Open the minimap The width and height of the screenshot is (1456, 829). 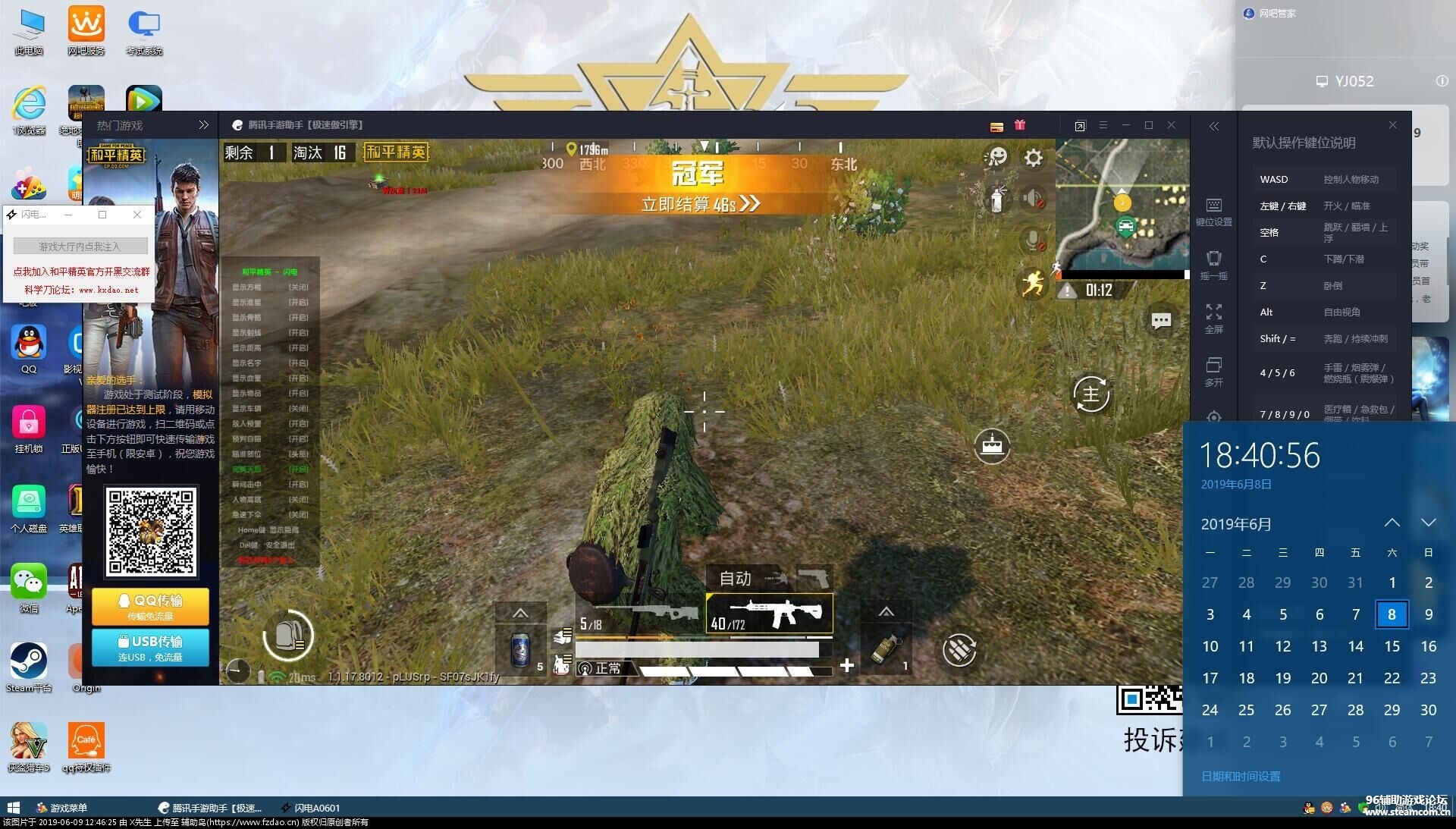pos(1121,205)
